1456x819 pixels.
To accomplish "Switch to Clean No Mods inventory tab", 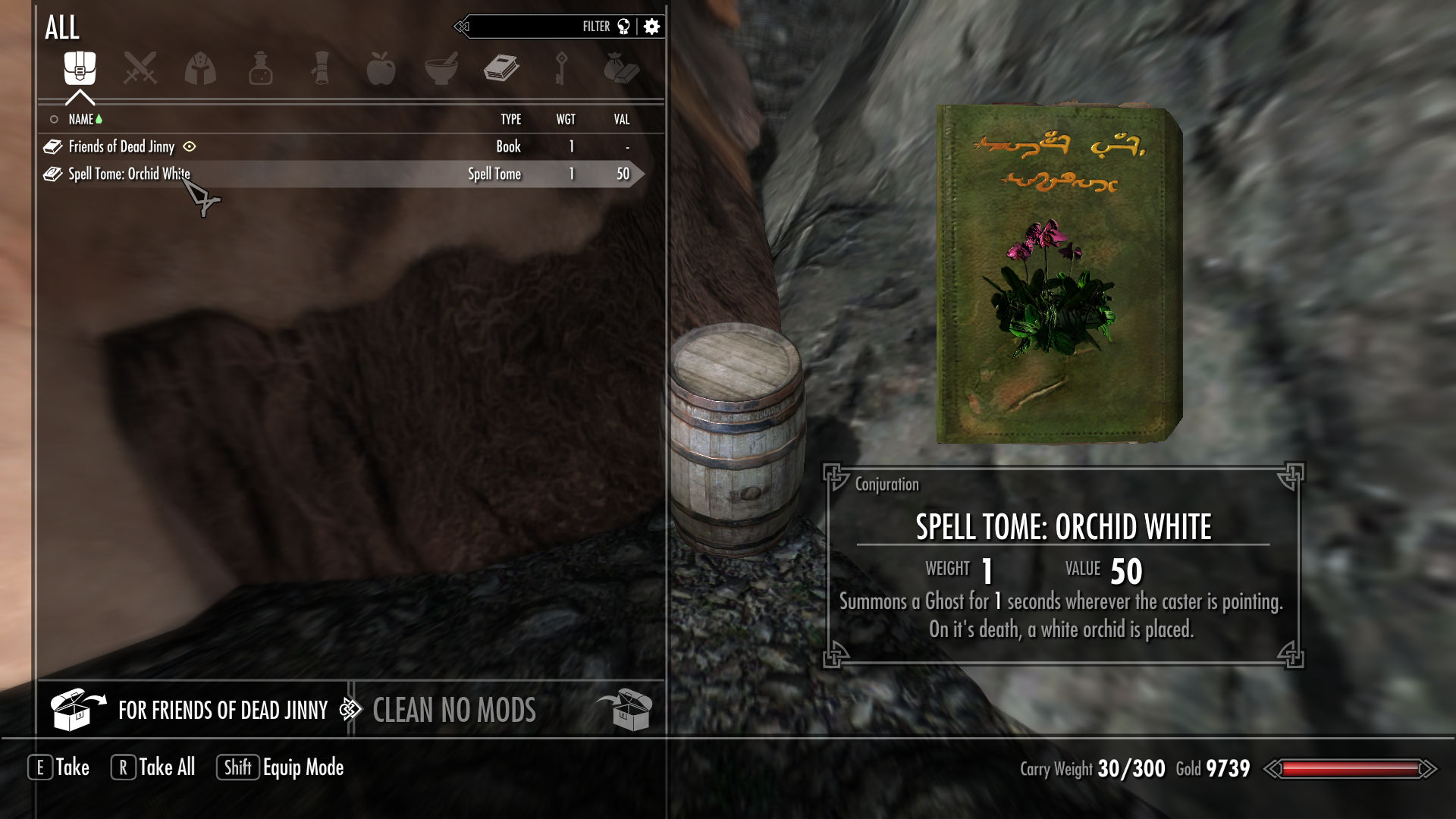I will pyautogui.click(x=454, y=711).
